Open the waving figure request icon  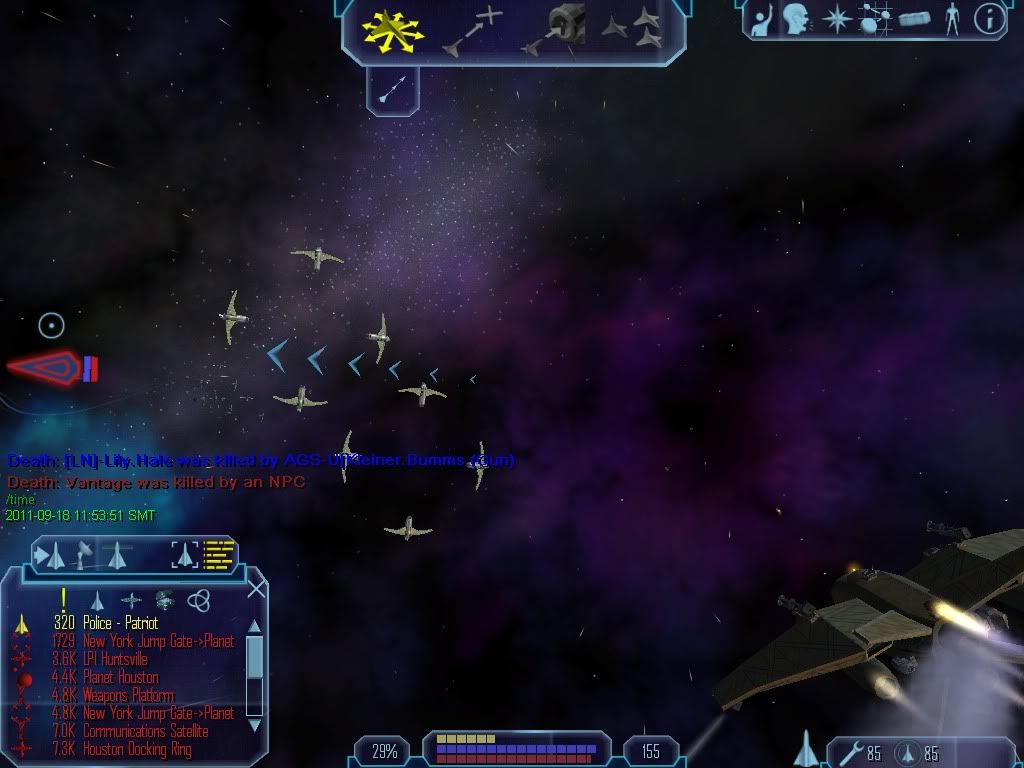(x=762, y=18)
